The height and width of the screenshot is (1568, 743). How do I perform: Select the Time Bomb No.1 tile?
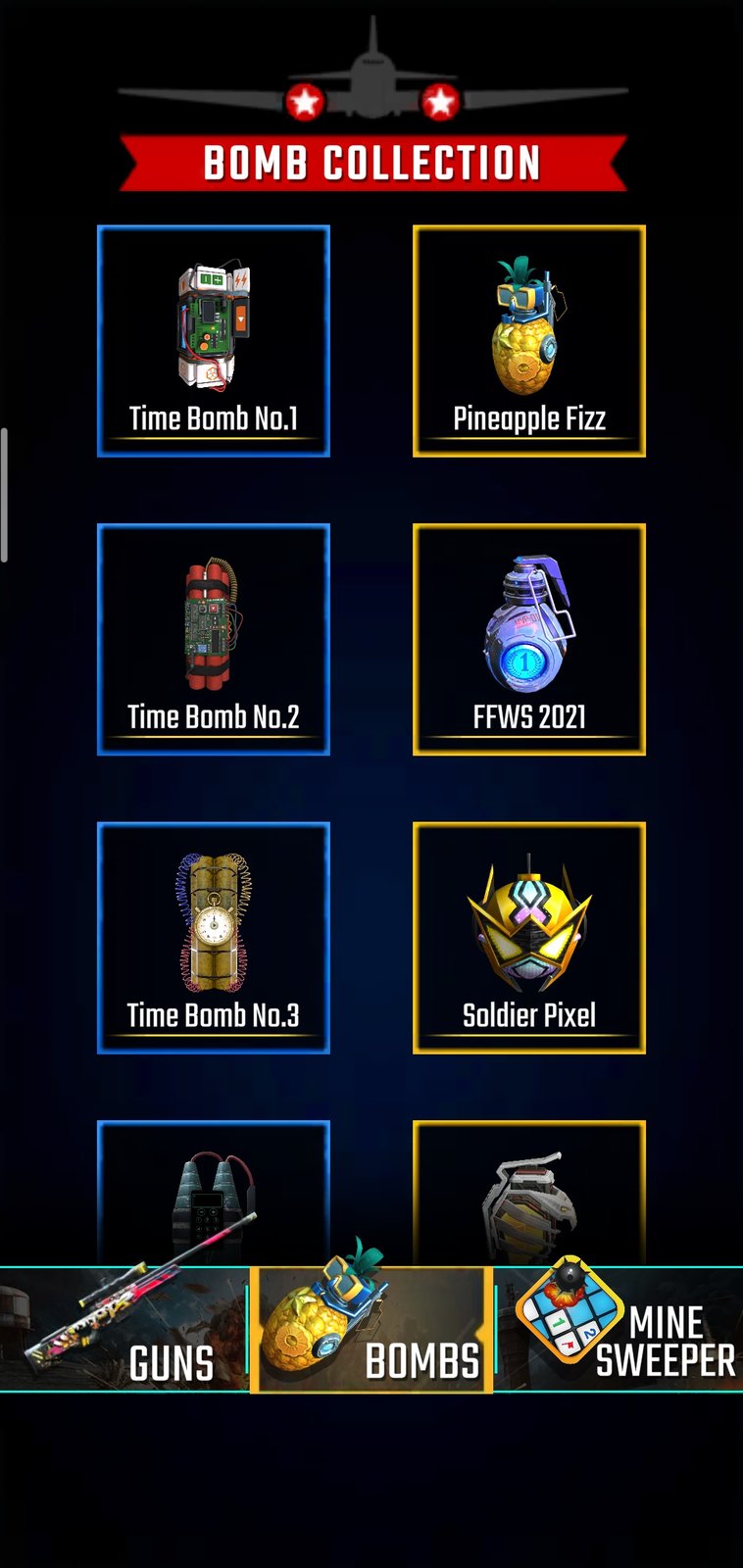point(214,341)
